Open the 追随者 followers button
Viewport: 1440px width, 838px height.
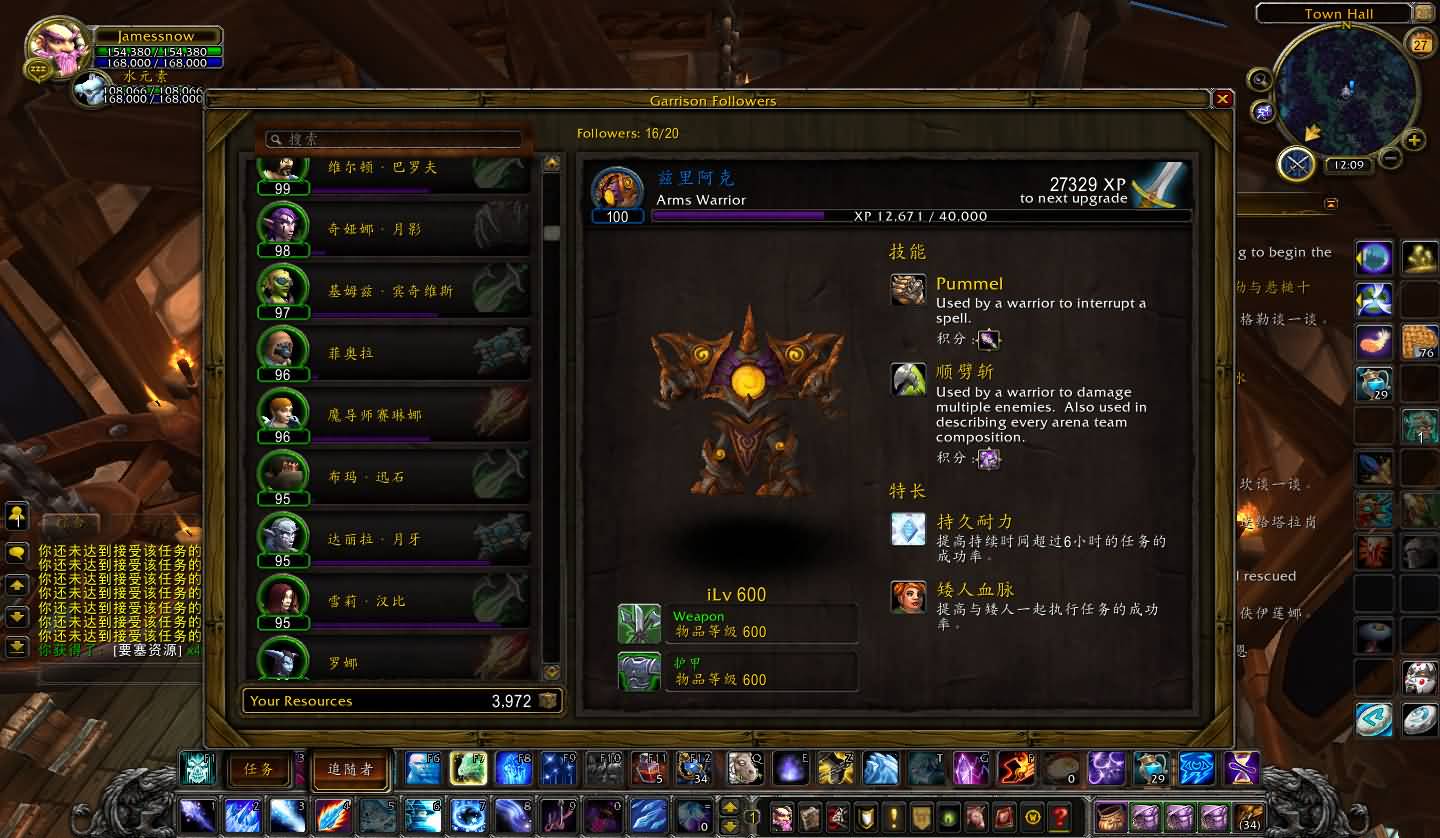coord(350,769)
